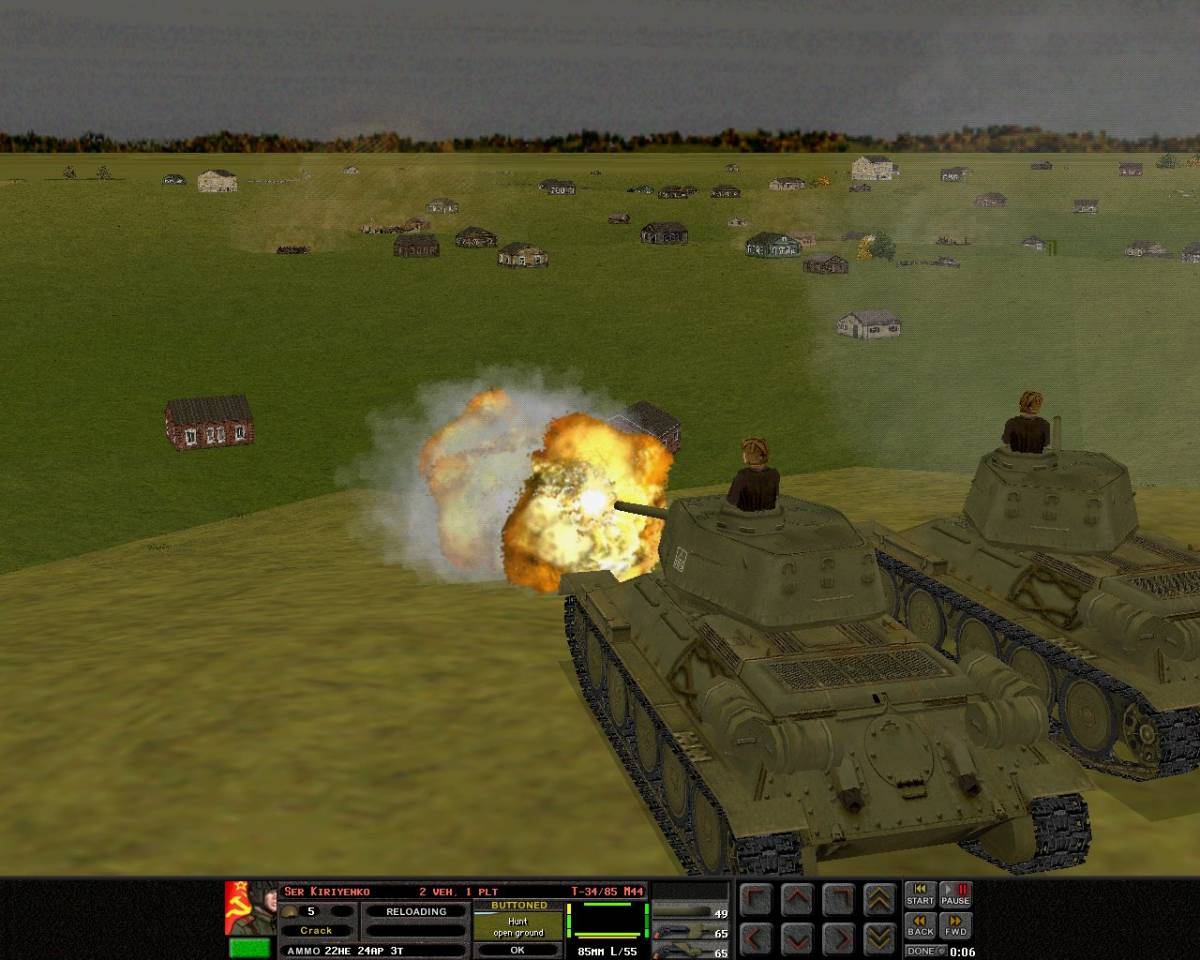Rotate the camera with the top-right corner arrow
The width and height of the screenshot is (1200, 960).
(838, 900)
